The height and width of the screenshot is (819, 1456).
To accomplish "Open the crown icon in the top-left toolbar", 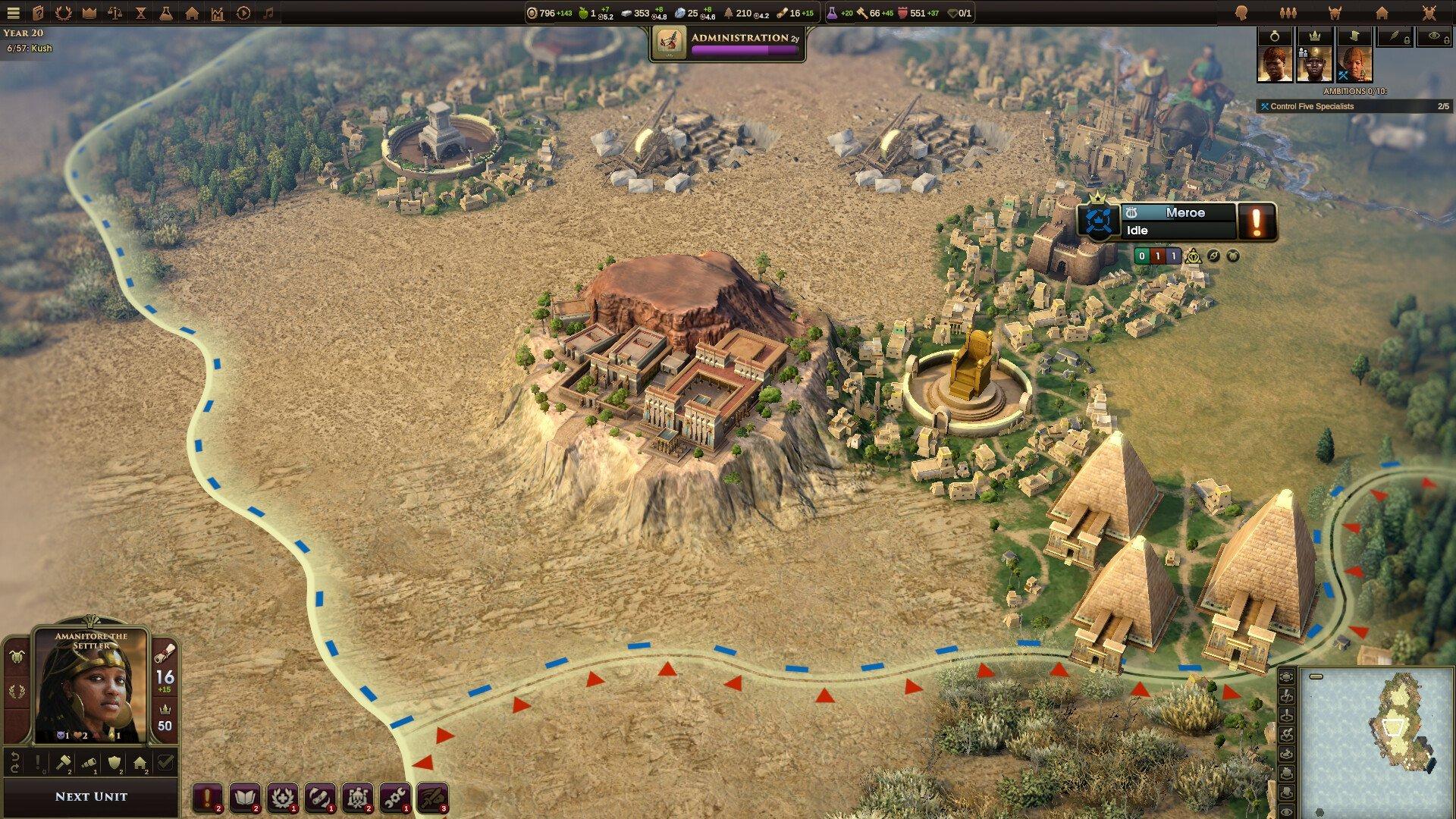I will coord(89,11).
